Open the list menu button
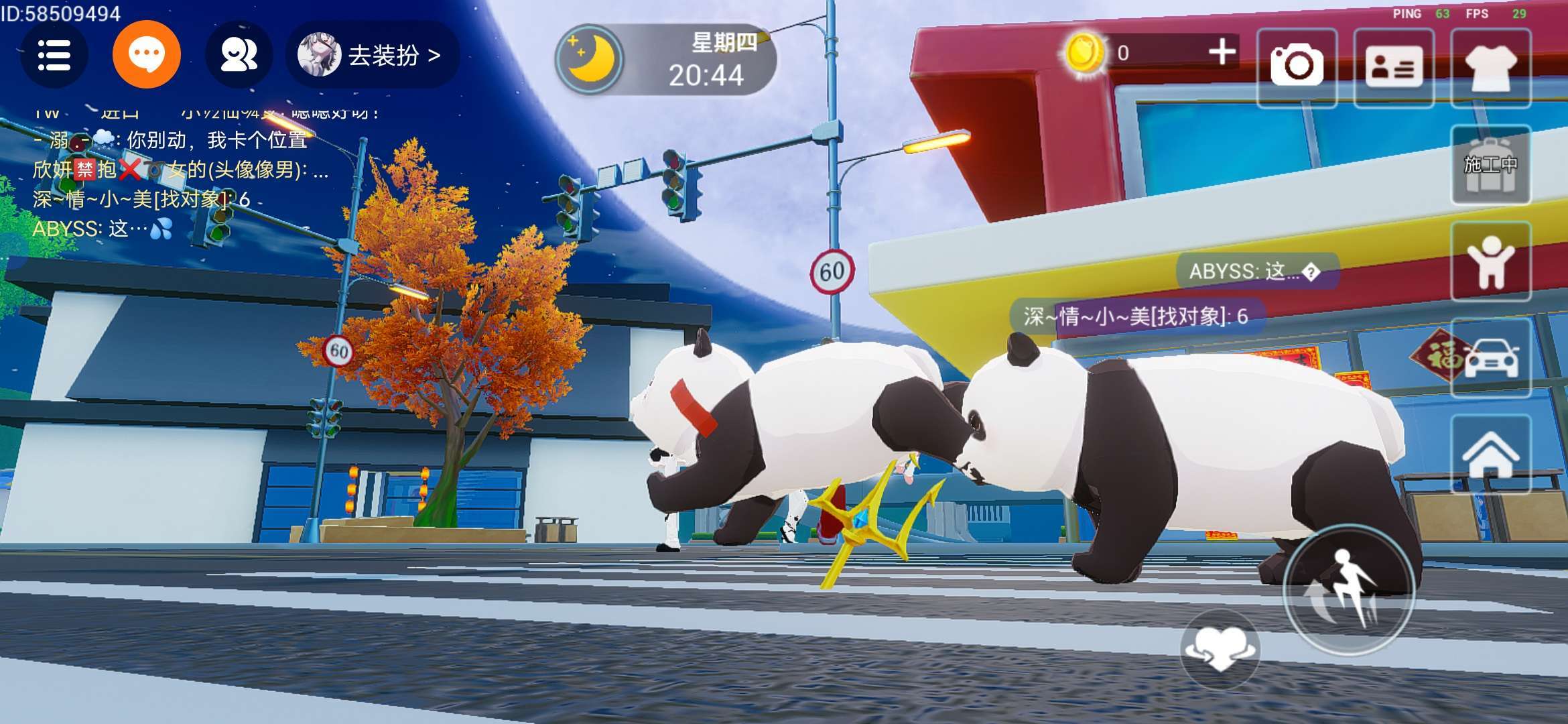The image size is (1568, 724). tap(54, 55)
